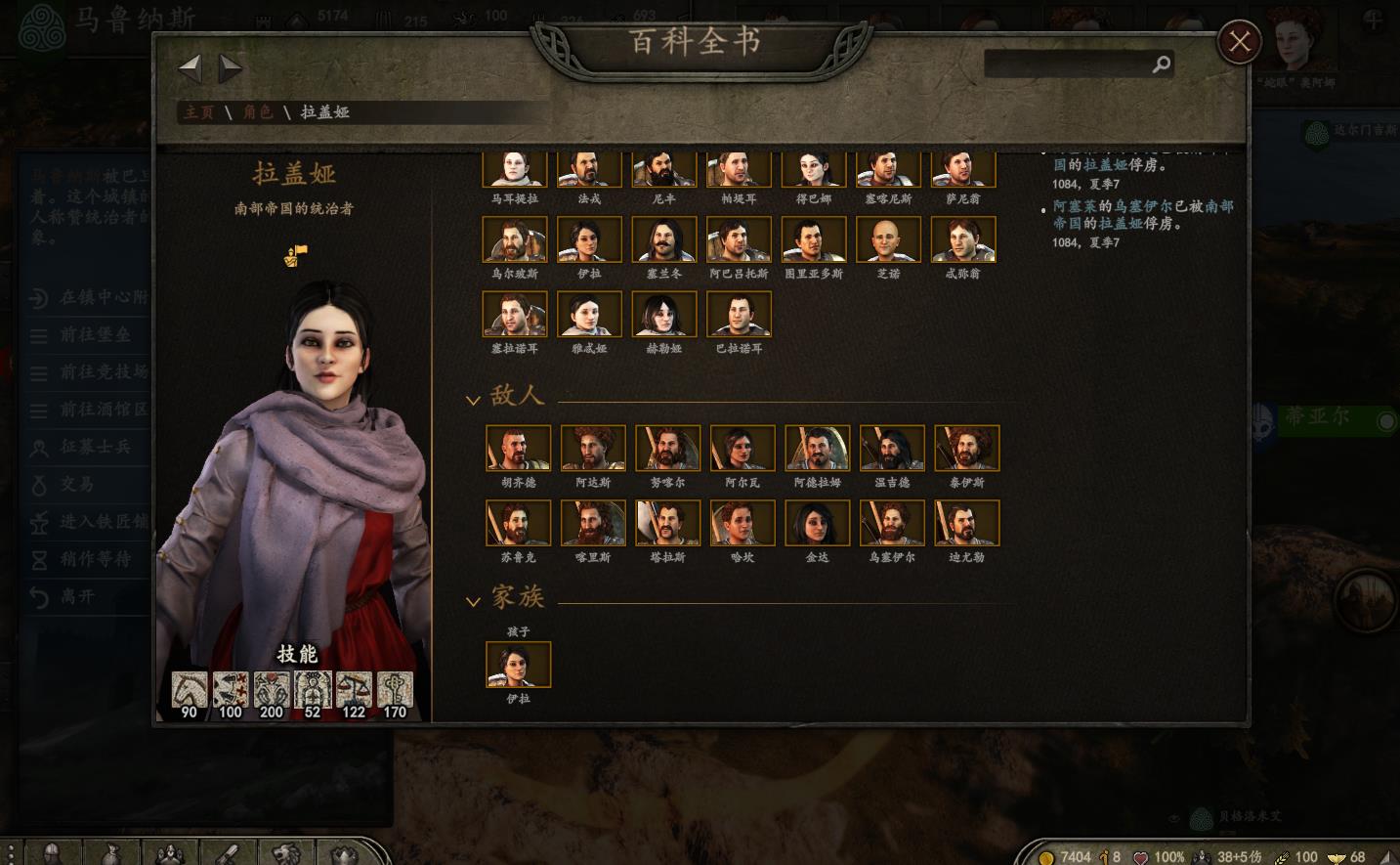The width and height of the screenshot is (1400, 865).
Task: Choose 前往酒馆区 from the town menu
Action: click(101, 411)
